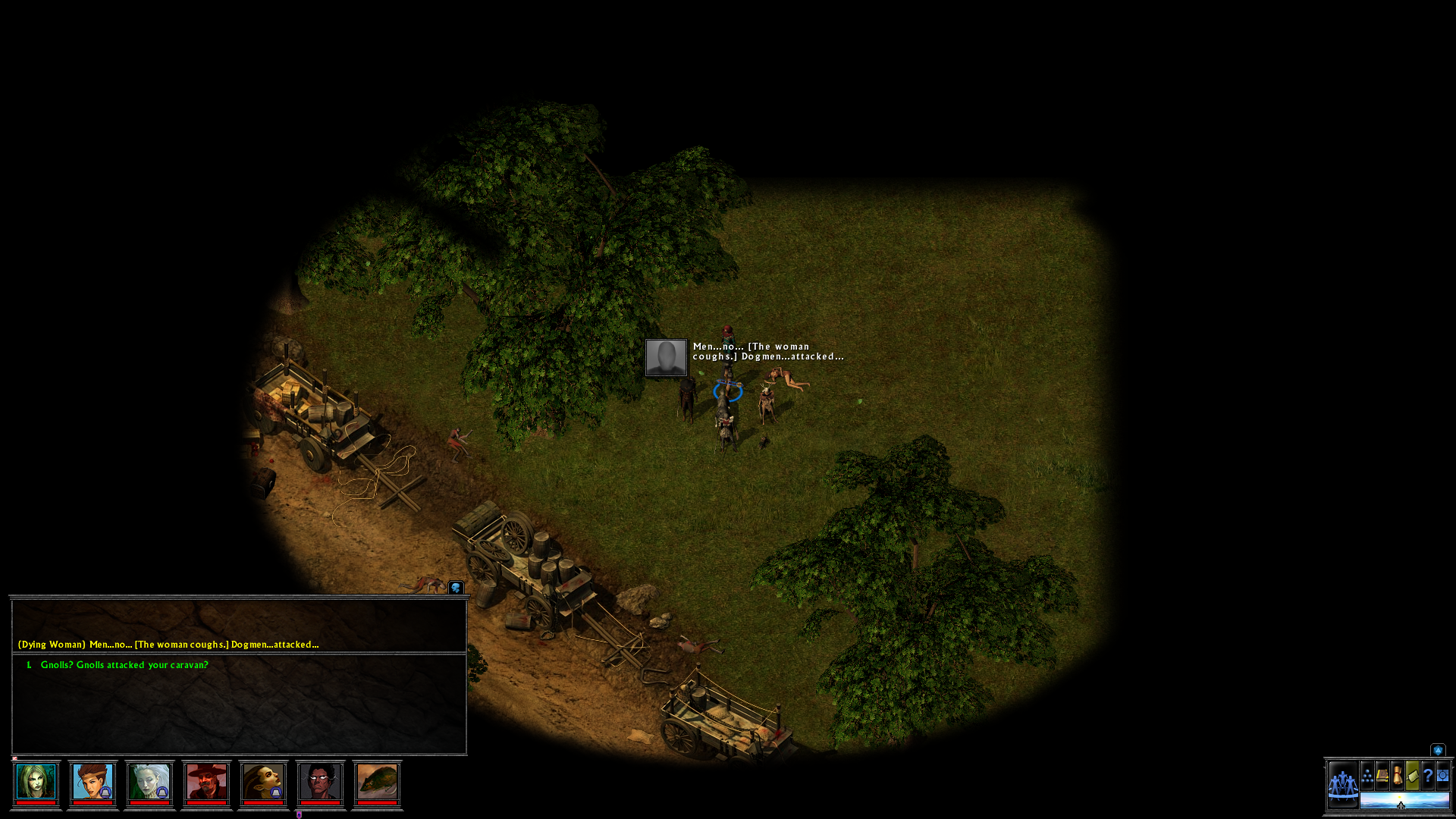Select the red-hatted mustached man portrait
Image resolution: width=1456 pixels, height=819 pixels.
coord(206,782)
